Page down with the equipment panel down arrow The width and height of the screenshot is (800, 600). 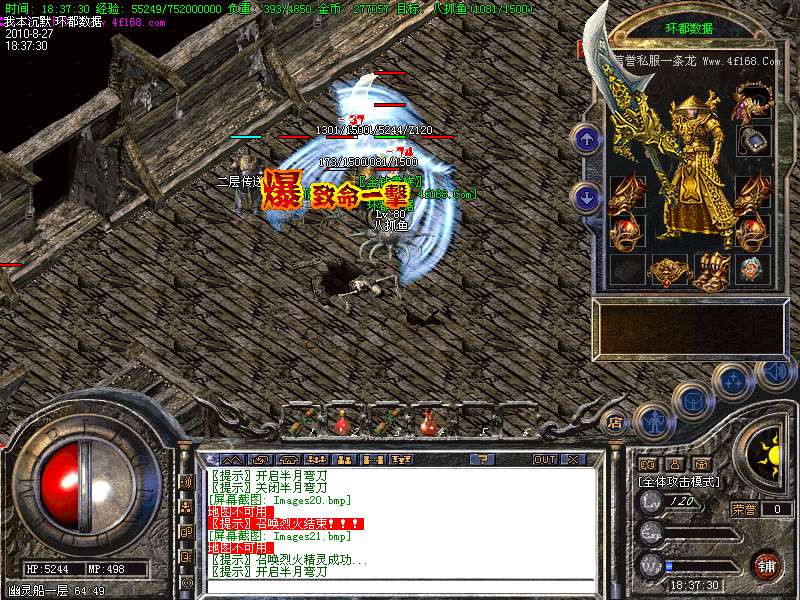click(587, 197)
